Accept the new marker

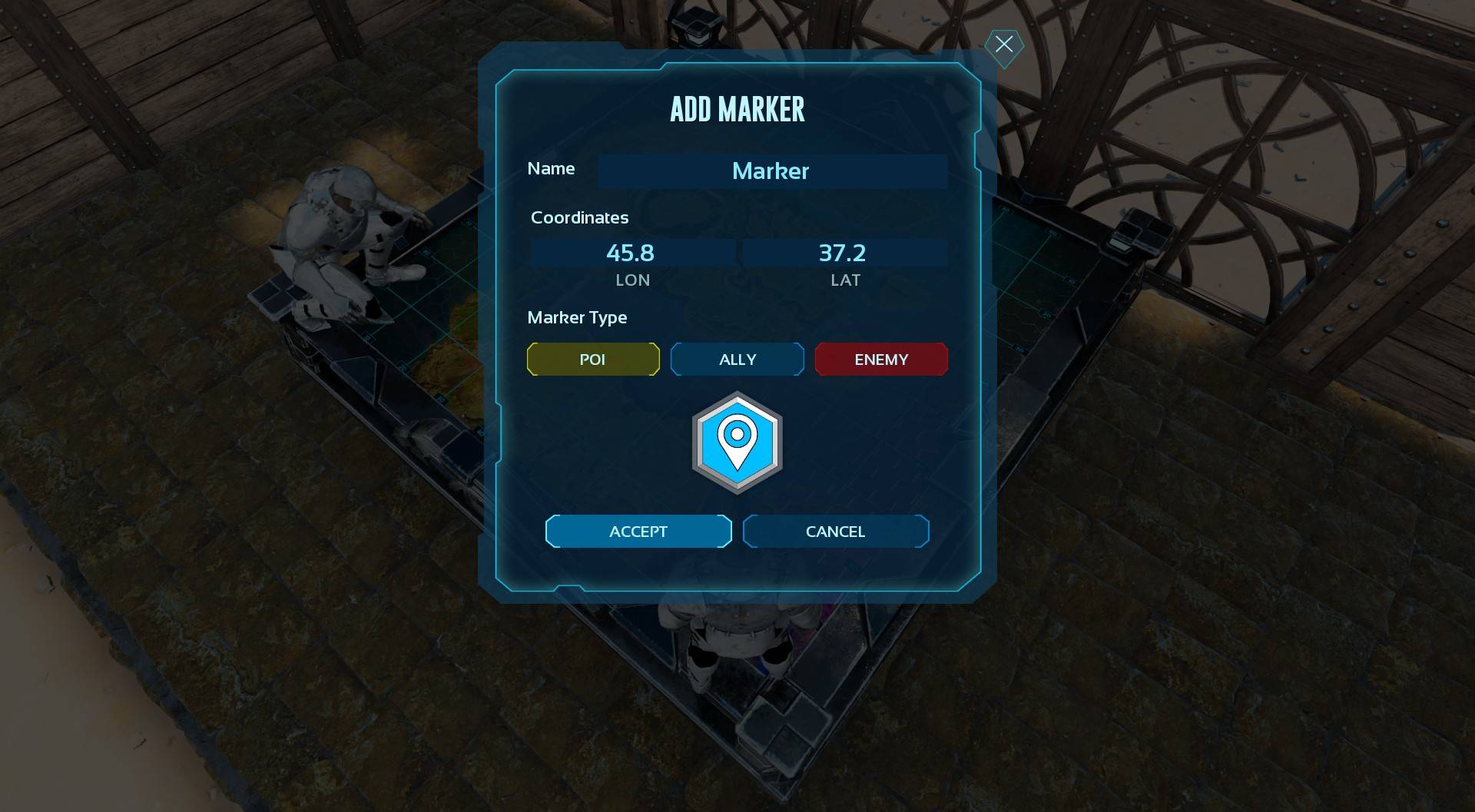click(x=638, y=532)
